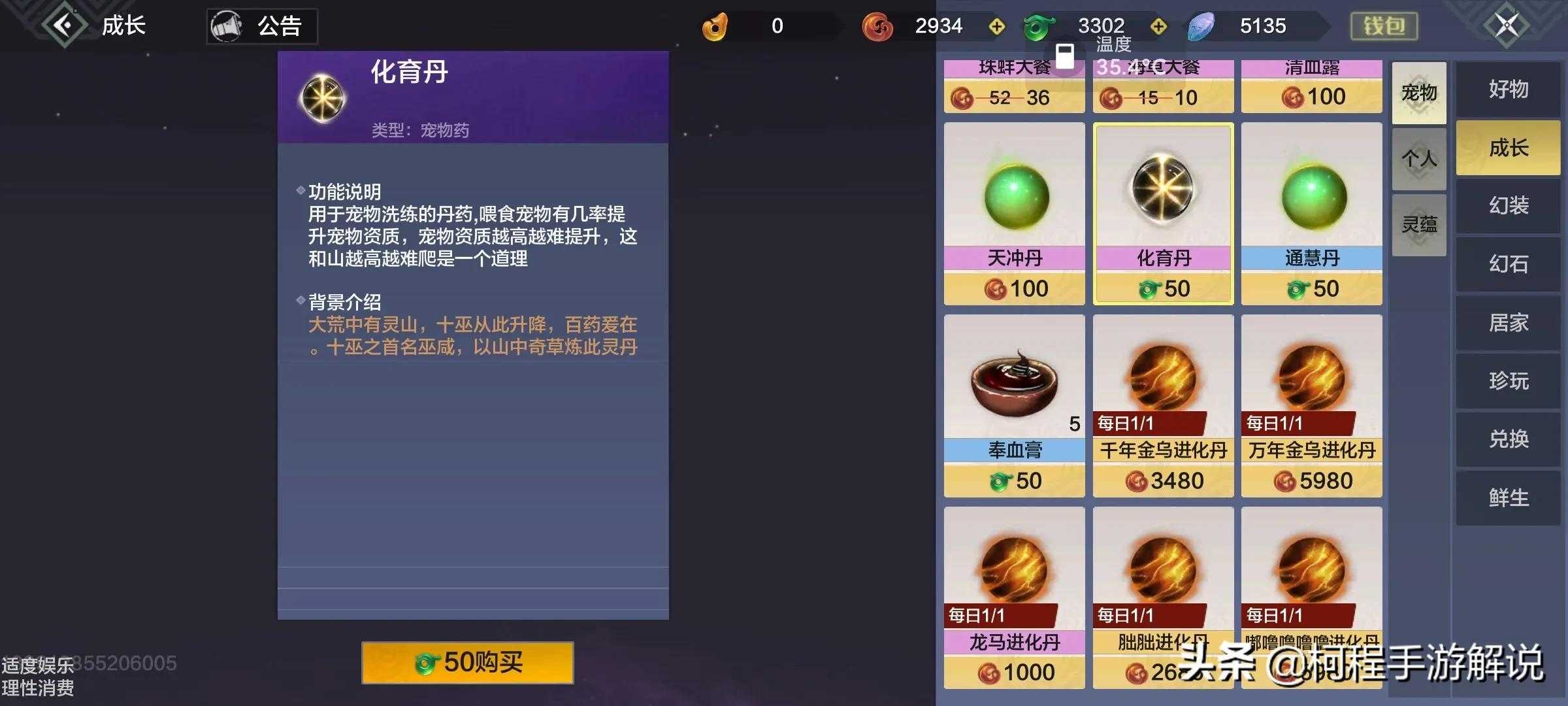Switch to the 灵蕴 sub-tab

tap(1419, 225)
